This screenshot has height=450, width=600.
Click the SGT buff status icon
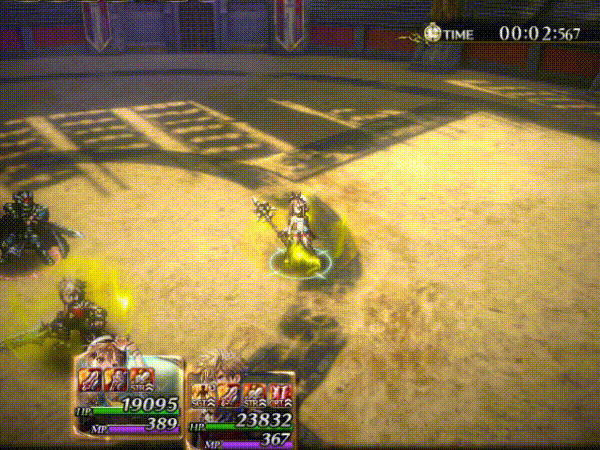[x=202, y=393]
